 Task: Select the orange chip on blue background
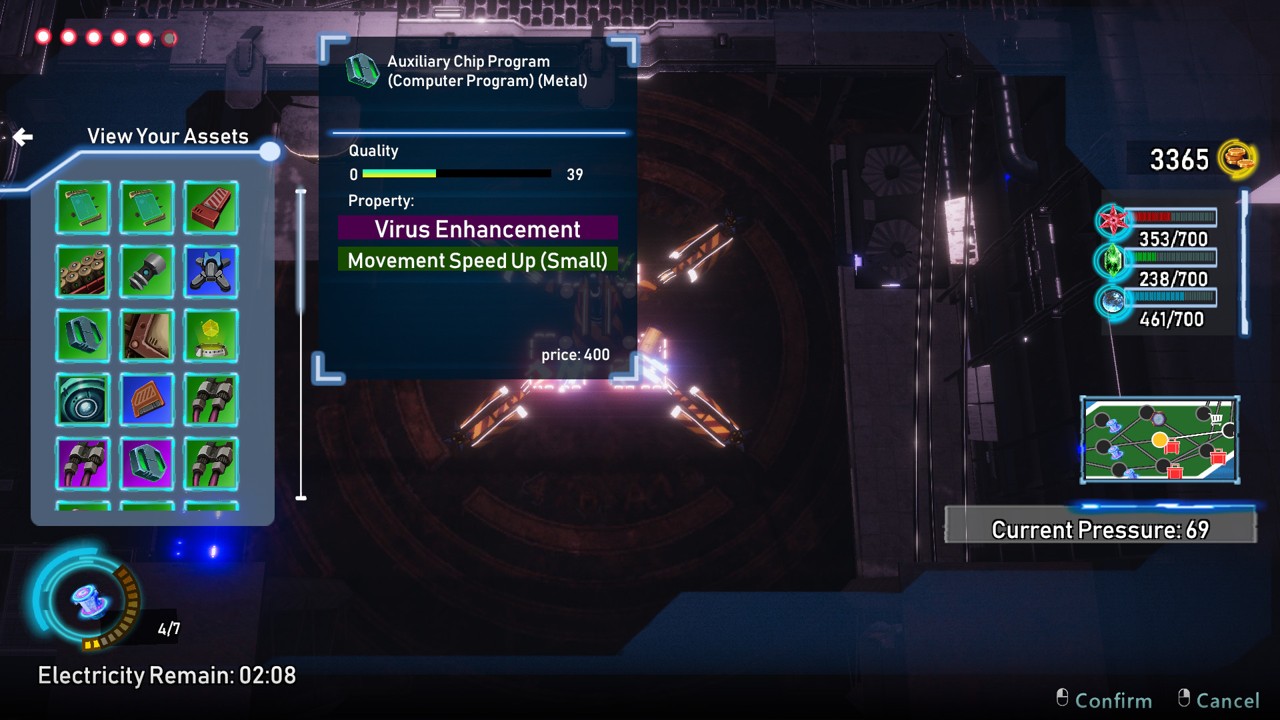[x=147, y=400]
